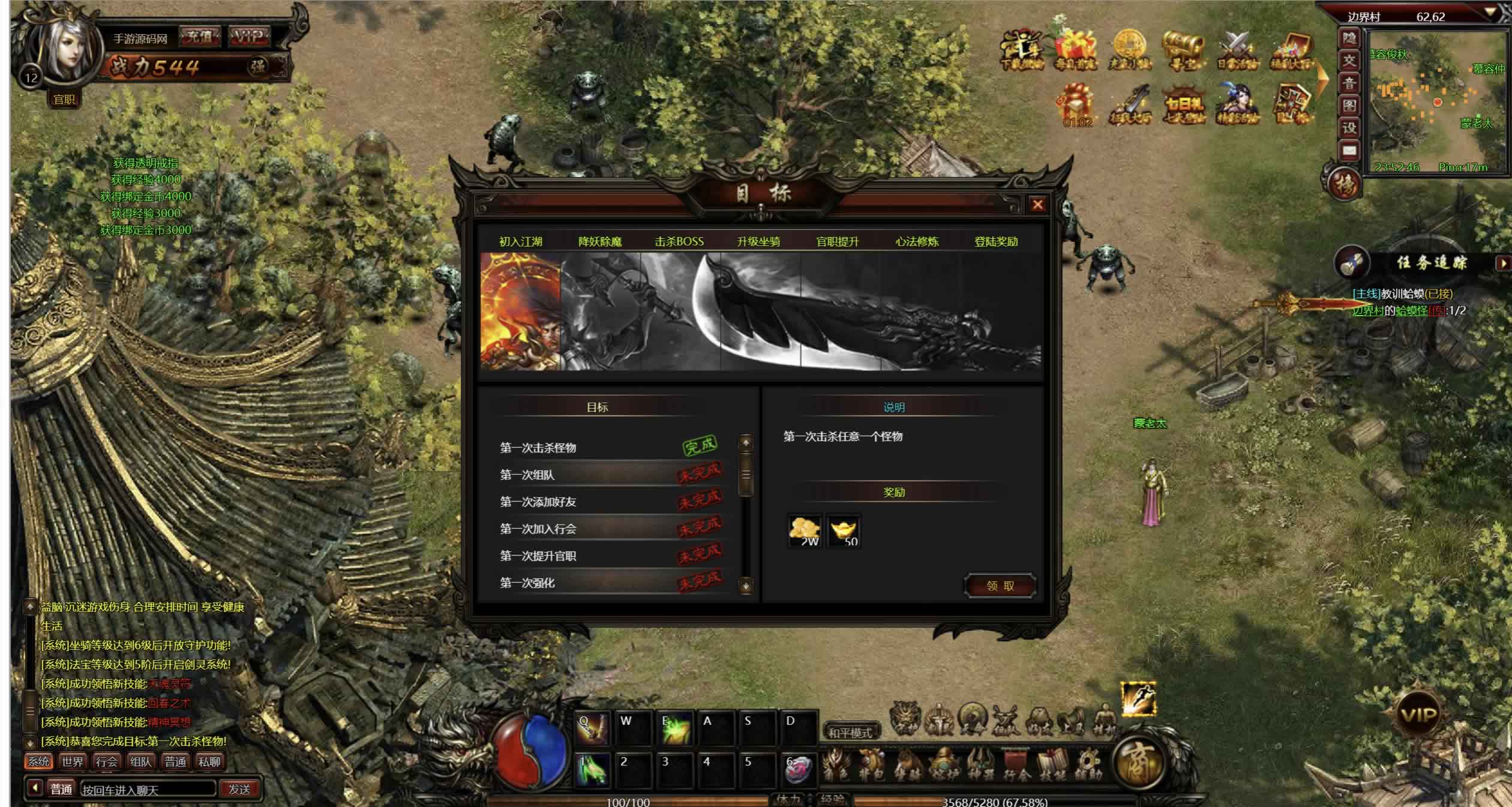Screen dimensions: 1512x807
Task: Click the 充值 recharge button
Action: point(200,37)
